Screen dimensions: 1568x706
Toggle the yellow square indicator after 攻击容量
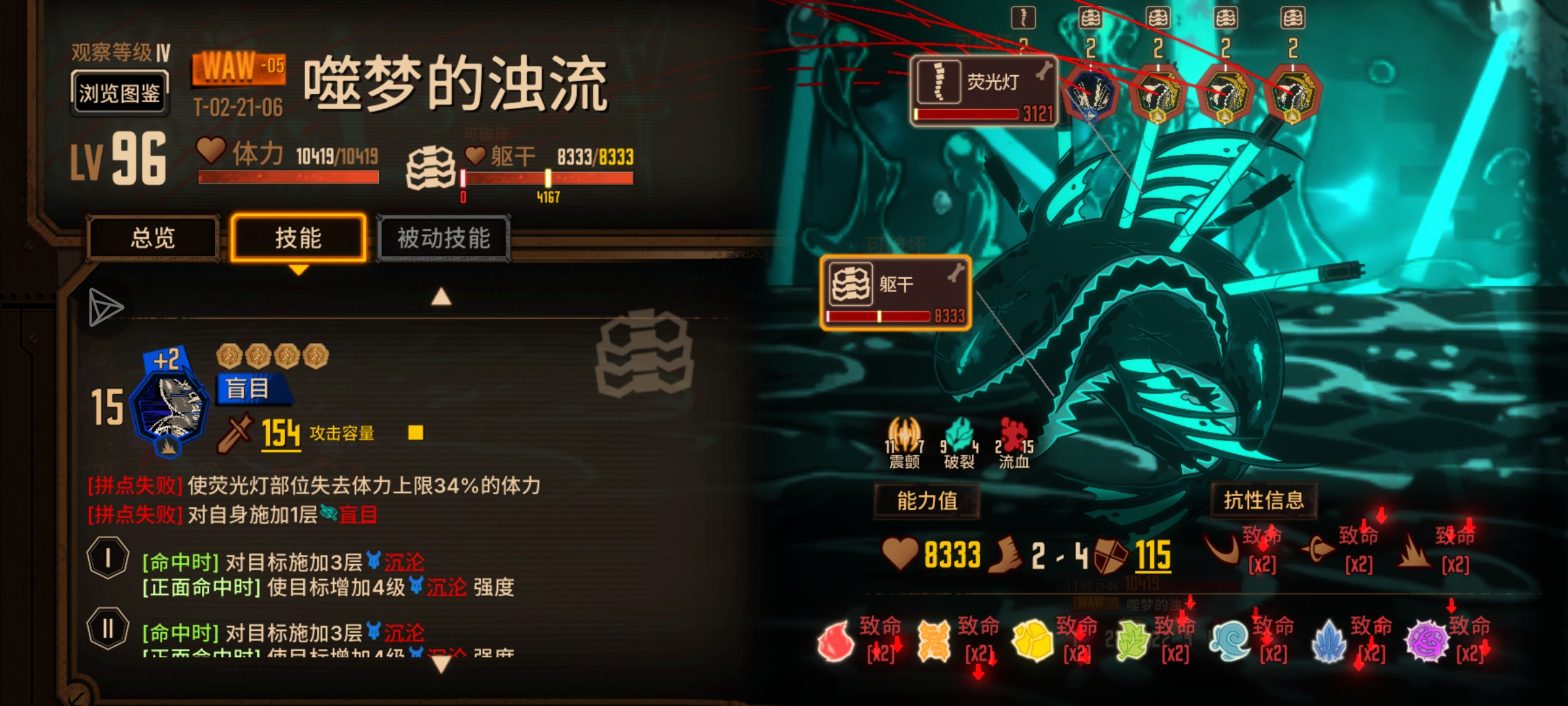click(x=416, y=433)
